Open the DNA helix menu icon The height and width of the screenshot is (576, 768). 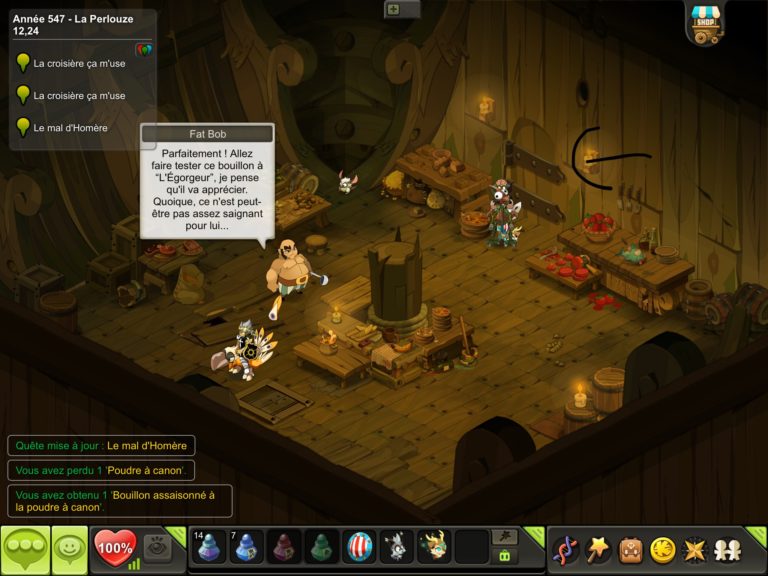(565, 549)
